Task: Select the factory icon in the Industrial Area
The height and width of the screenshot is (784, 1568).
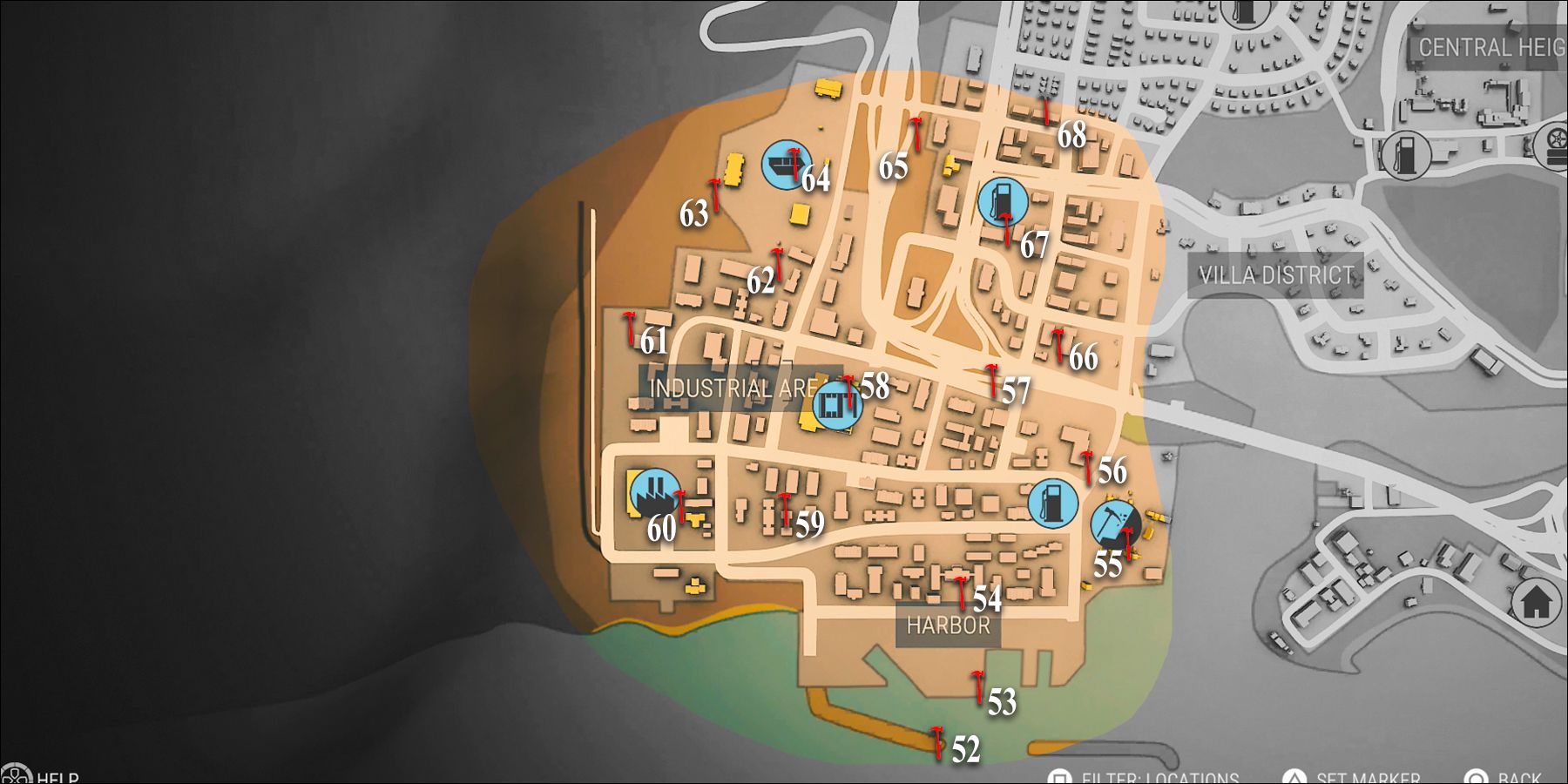Action: pyautogui.click(x=838, y=403)
